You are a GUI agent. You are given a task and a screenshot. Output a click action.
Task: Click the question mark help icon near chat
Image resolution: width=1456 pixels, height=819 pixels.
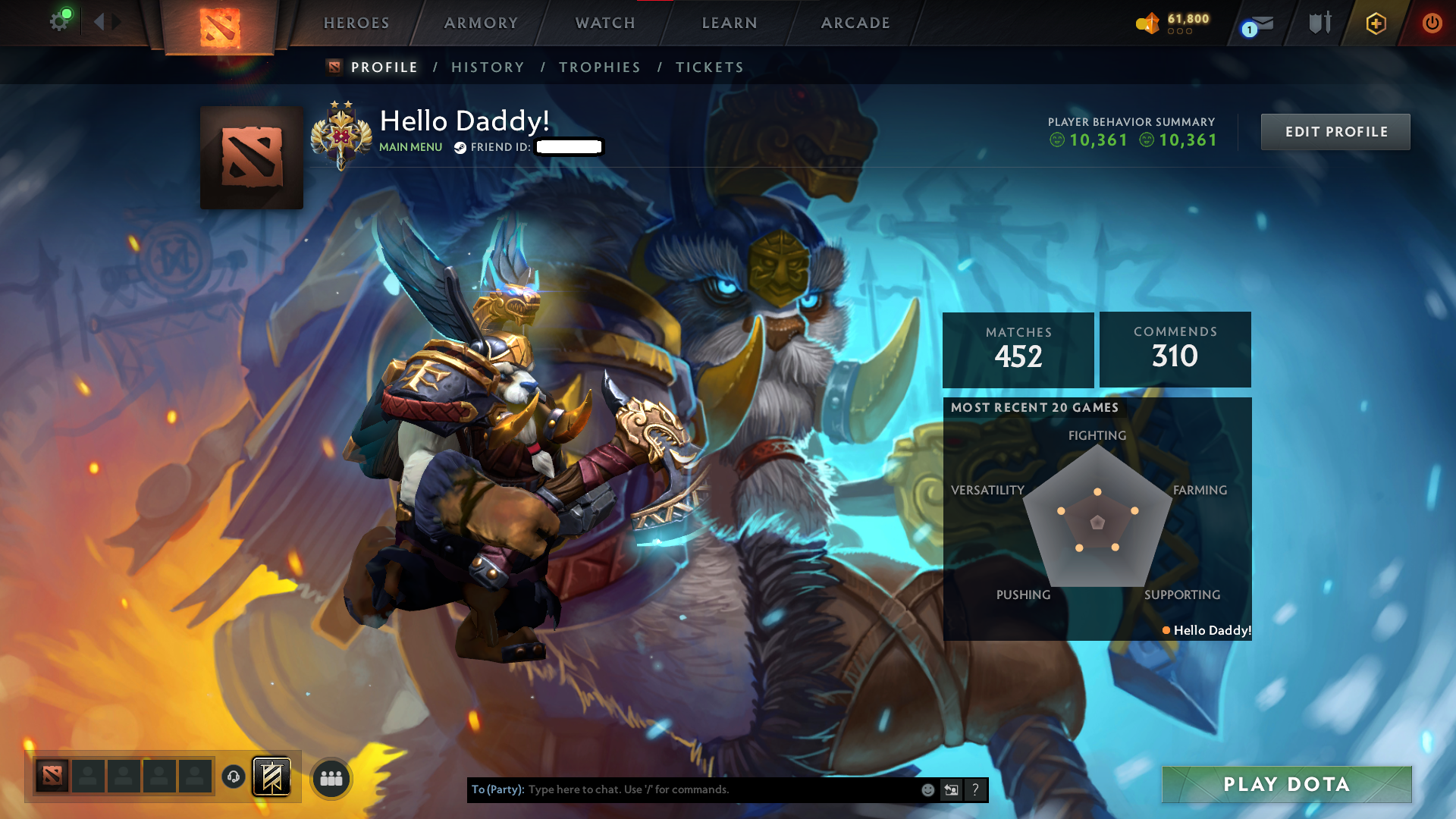click(x=976, y=789)
